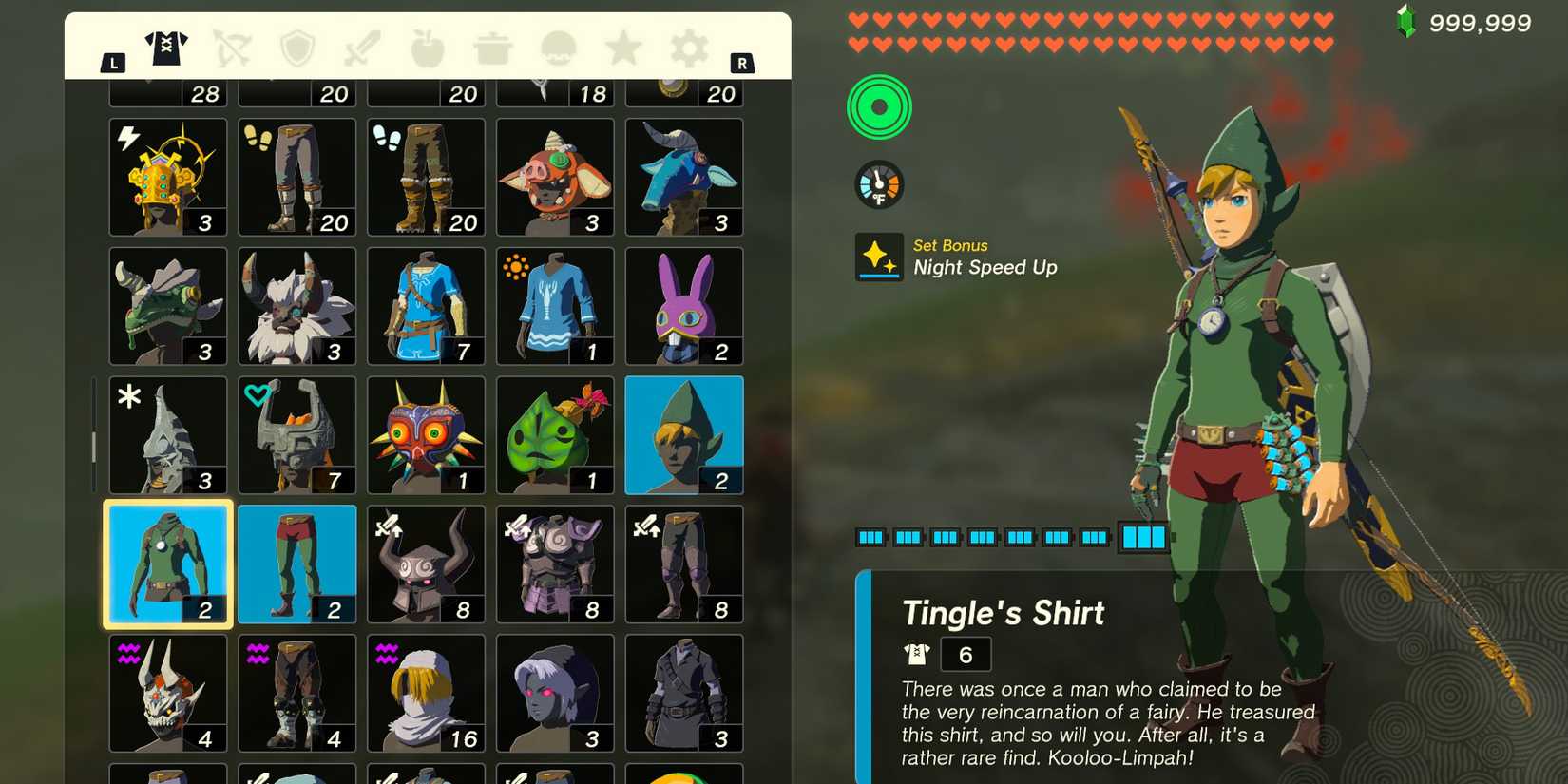The height and width of the screenshot is (784, 1568).
Task: Select the meals cooking pot tab
Action: (x=492, y=49)
